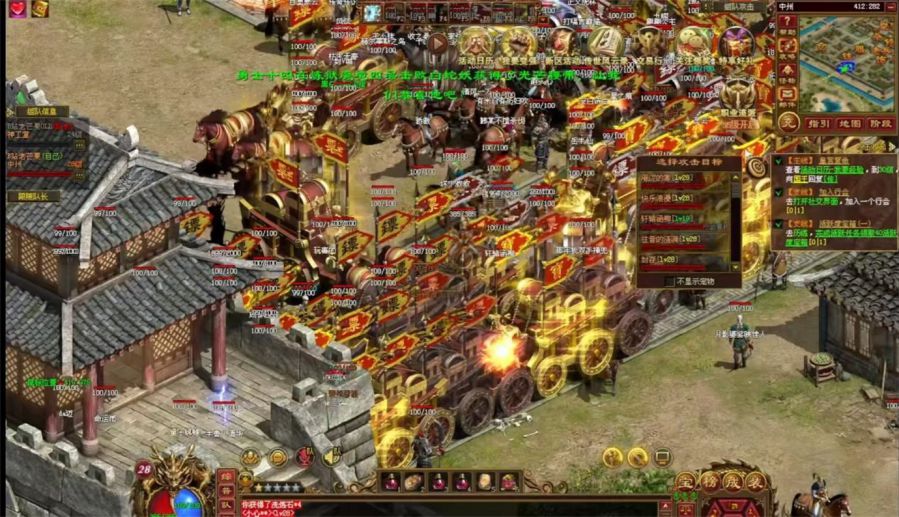Select the 指引 guide button under minimap
The height and width of the screenshot is (517, 899).
click(x=819, y=123)
